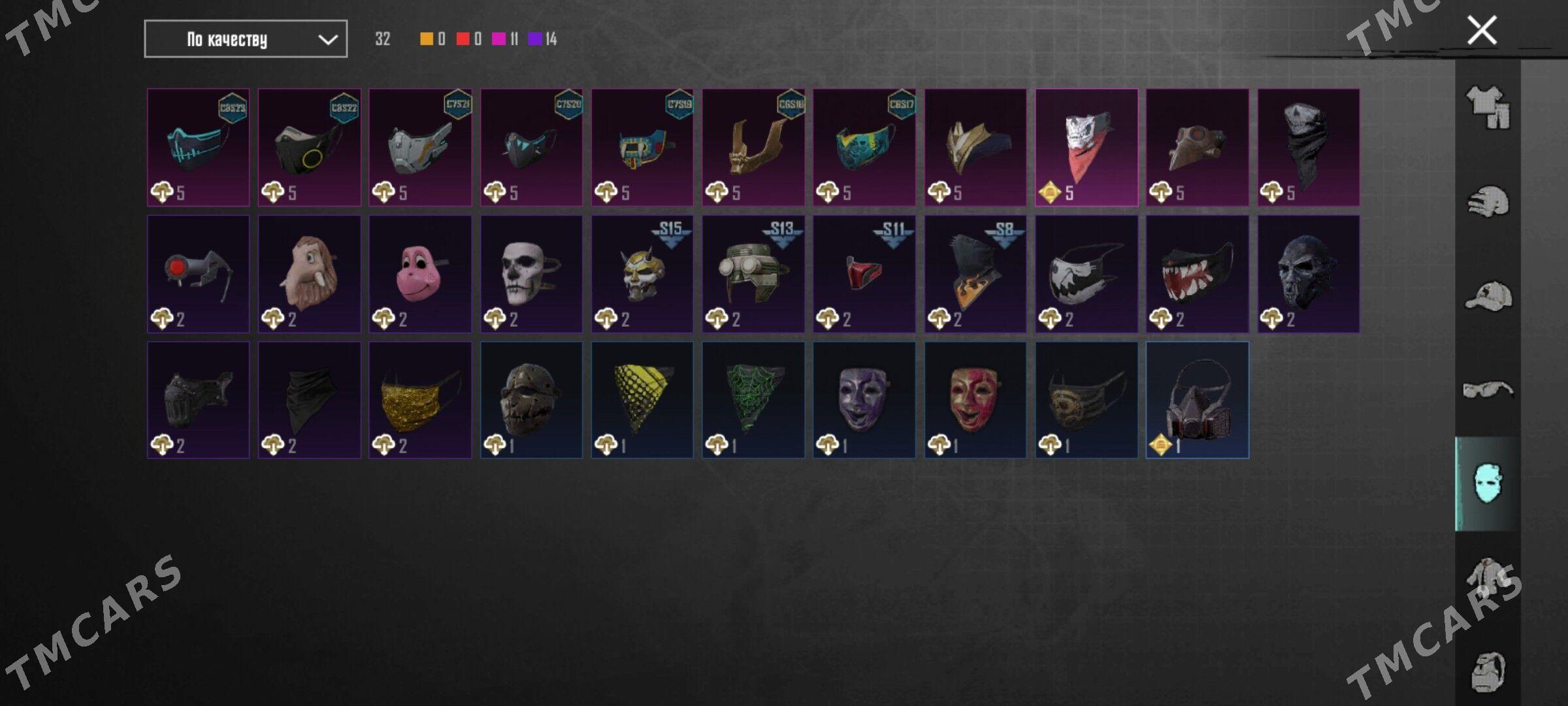Select the plague doctor beak mask

tap(1197, 148)
